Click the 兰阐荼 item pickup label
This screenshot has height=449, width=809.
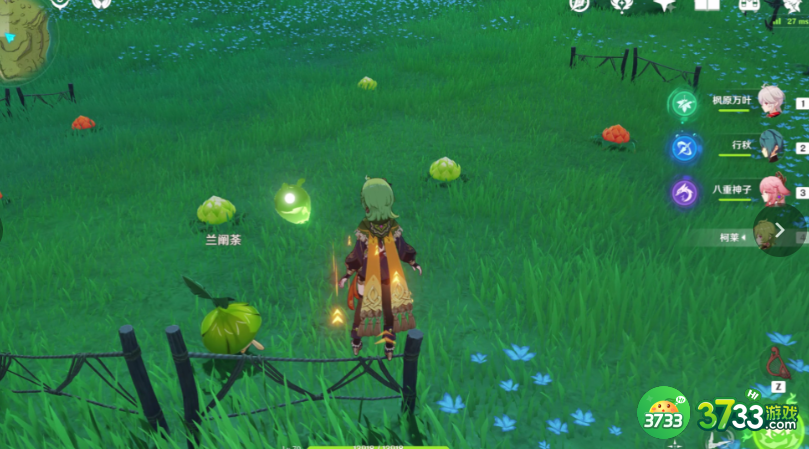point(222,240)
